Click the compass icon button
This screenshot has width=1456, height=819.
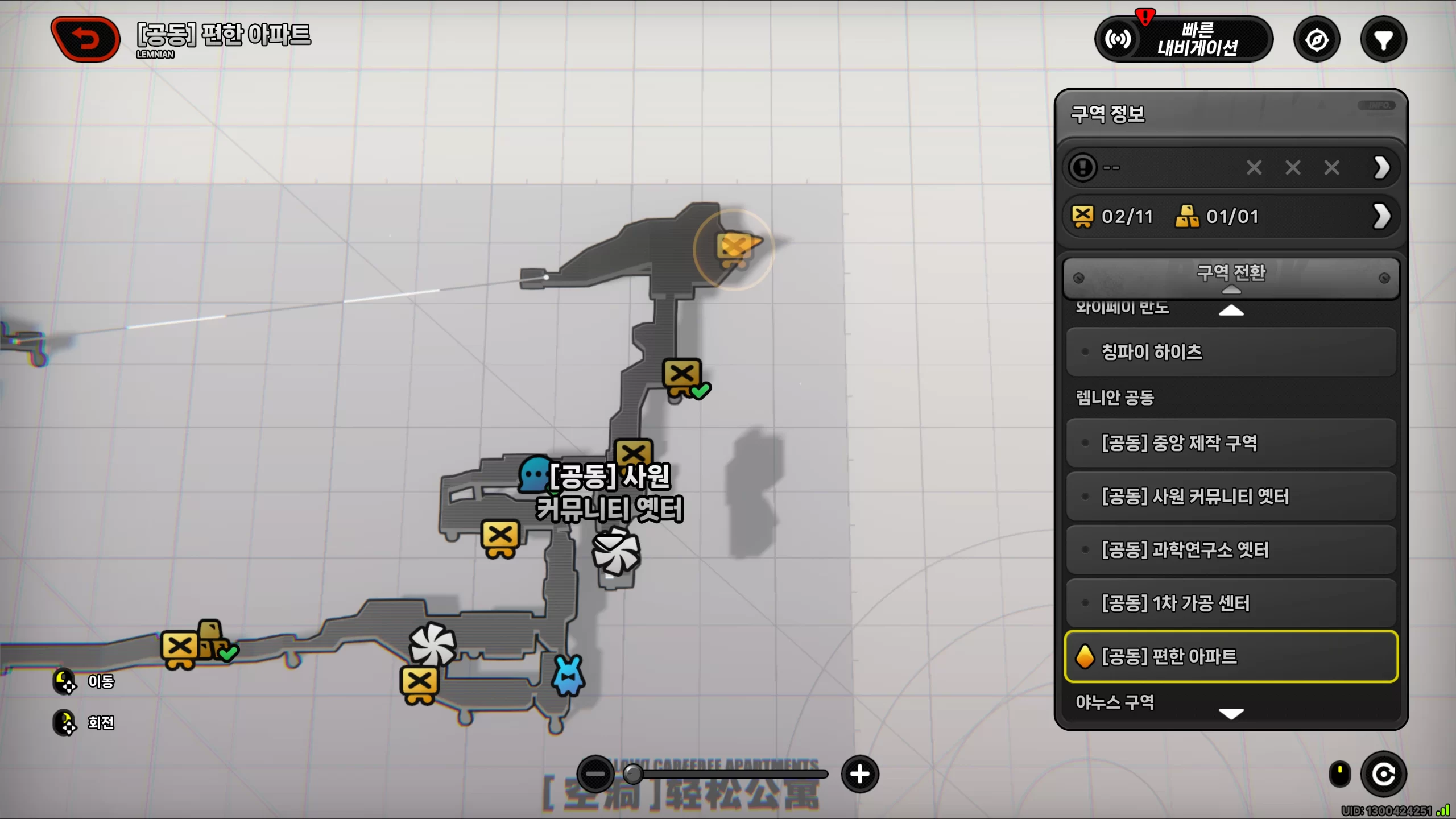tap(1317, 40)
